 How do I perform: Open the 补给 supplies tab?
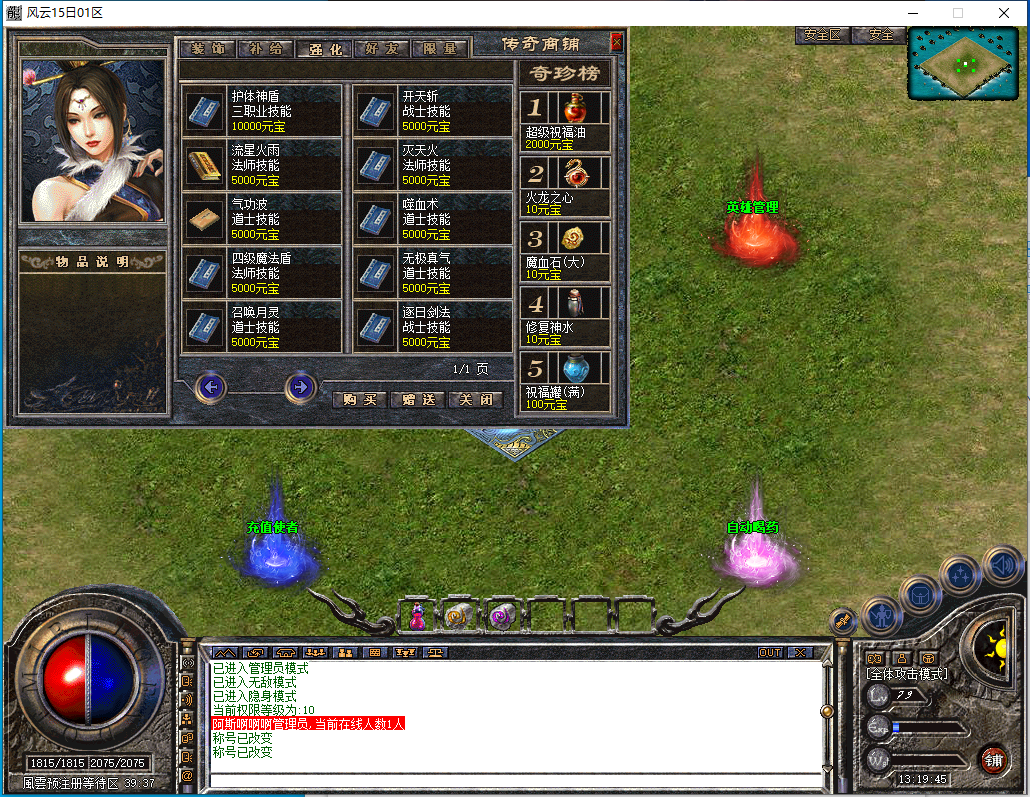click(266, 49)
